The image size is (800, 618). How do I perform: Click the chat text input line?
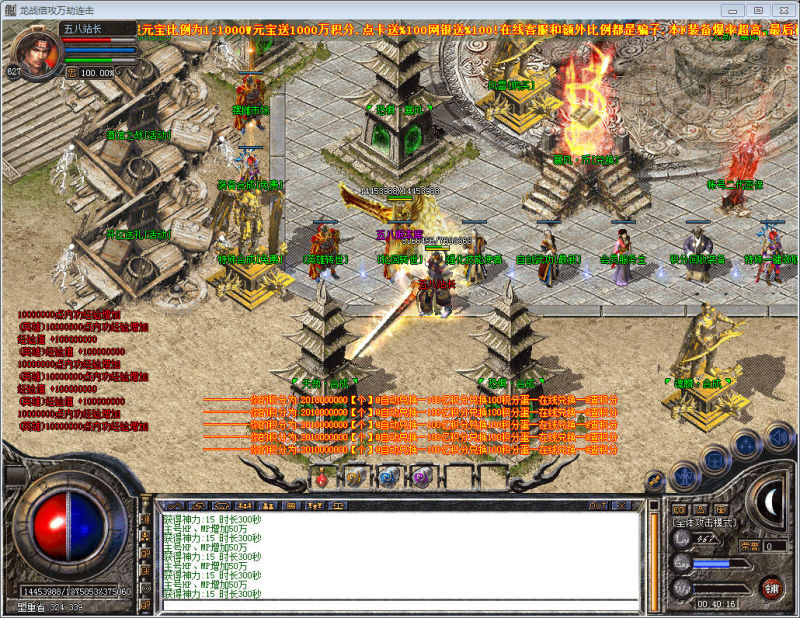point(400,603)
